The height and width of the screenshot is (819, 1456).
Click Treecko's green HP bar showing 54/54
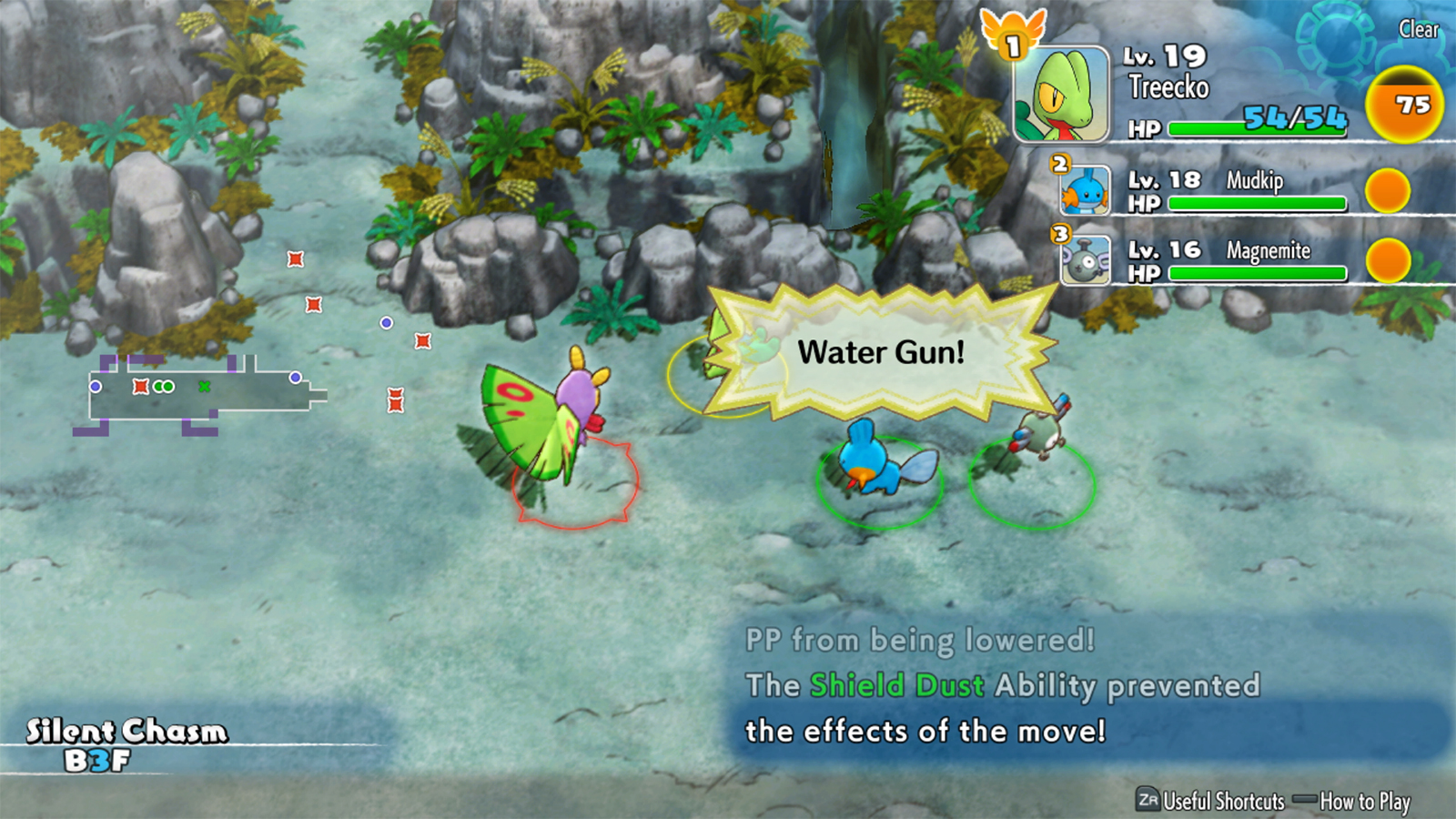coord(1256,128)
